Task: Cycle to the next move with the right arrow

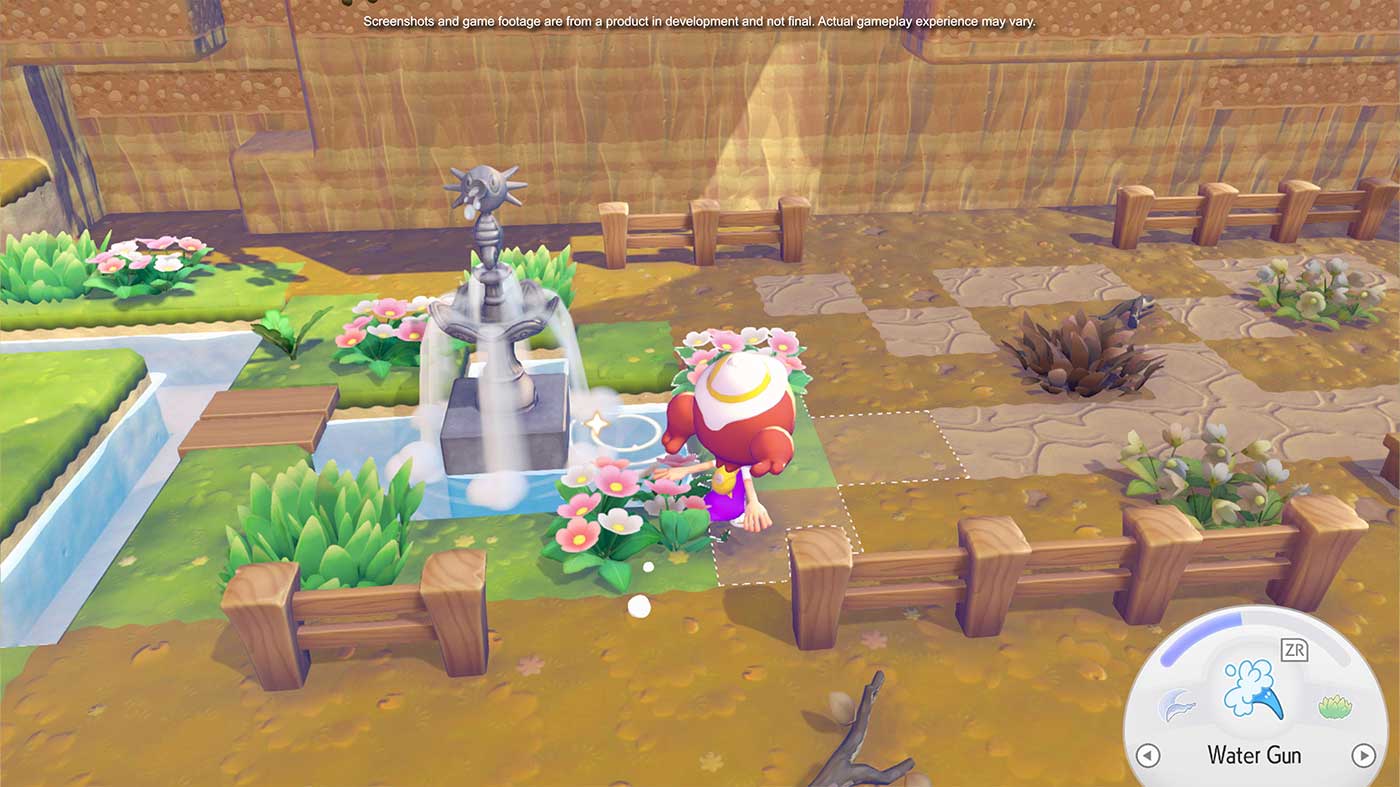Action: point(1362,755)
